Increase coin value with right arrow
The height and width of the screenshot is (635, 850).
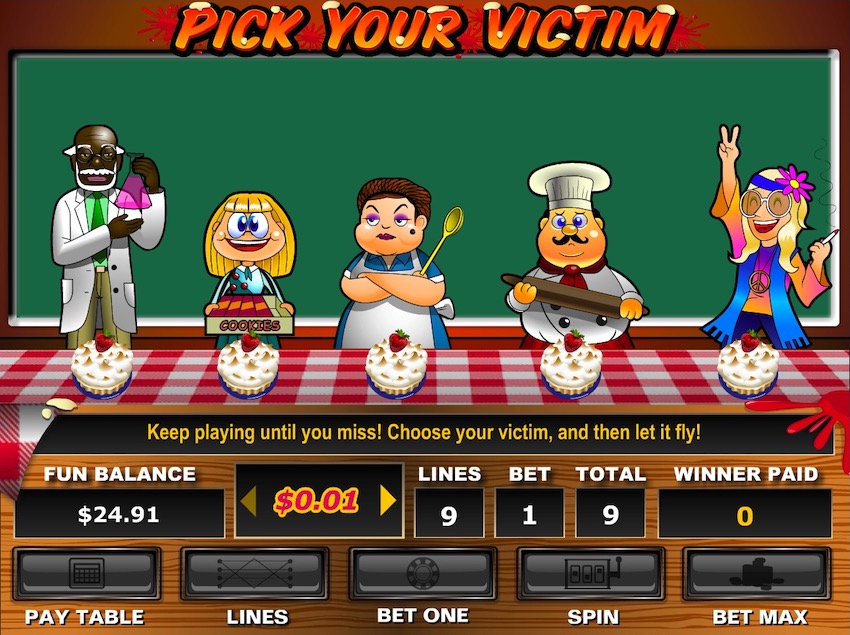[x=388, y=500]
